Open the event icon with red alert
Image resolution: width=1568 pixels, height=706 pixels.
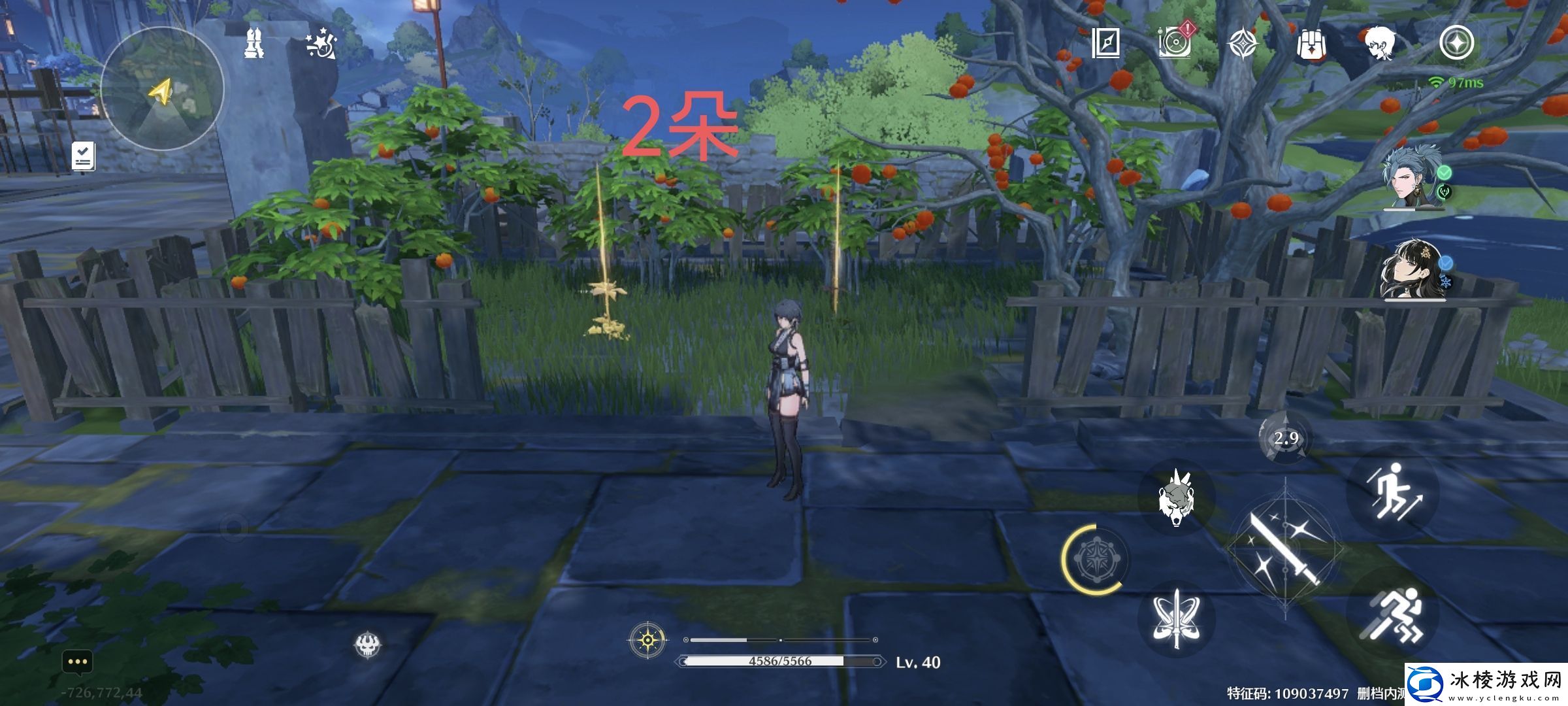click(1175, 43)
